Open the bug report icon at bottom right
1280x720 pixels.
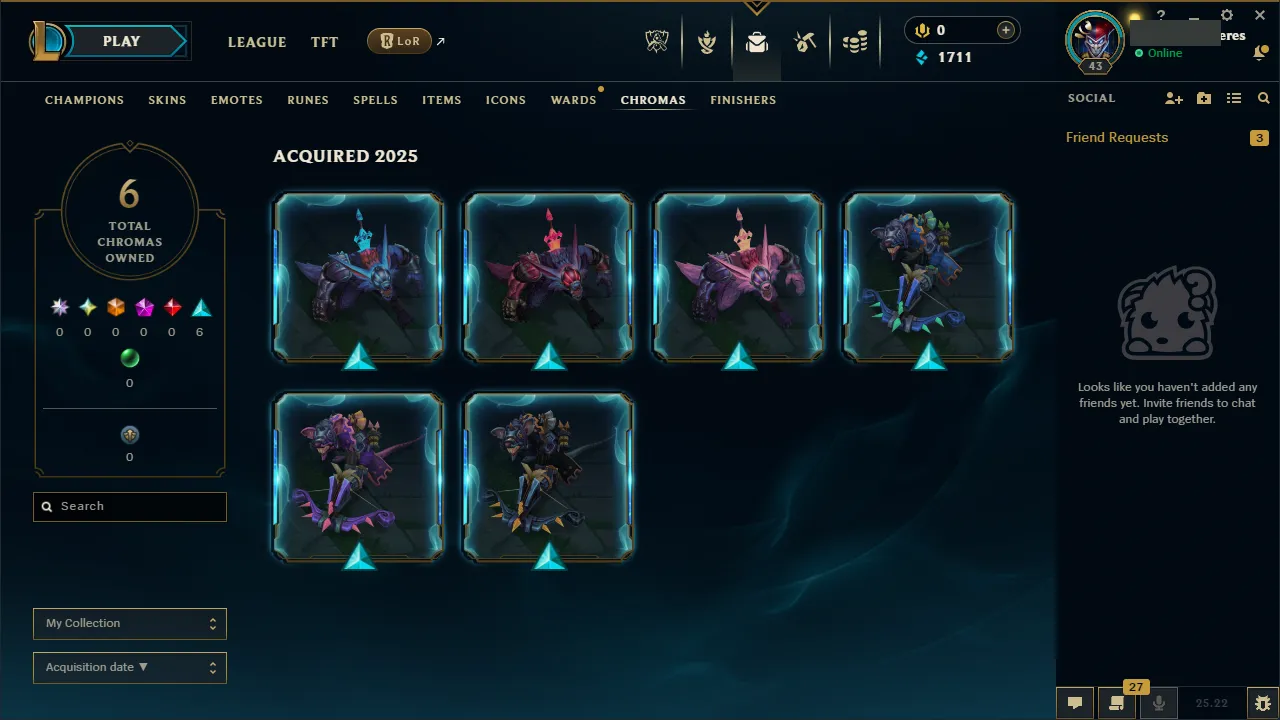coord(1262,702)
